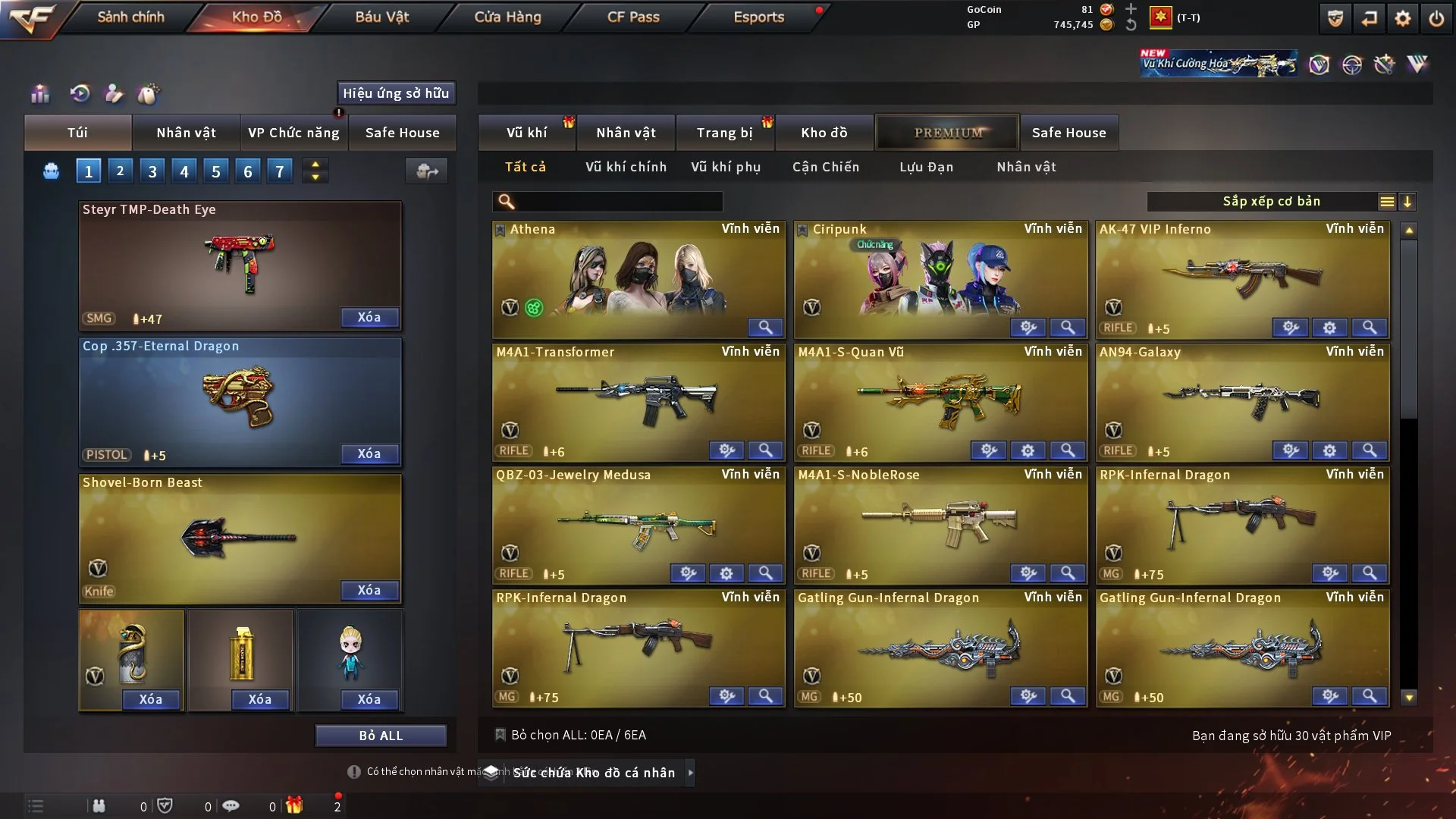Image resolution: width=1456 pixels, height=819 pixels.
Task: Open the Sảnh chính lobby tab
Action: pos(130,17)
